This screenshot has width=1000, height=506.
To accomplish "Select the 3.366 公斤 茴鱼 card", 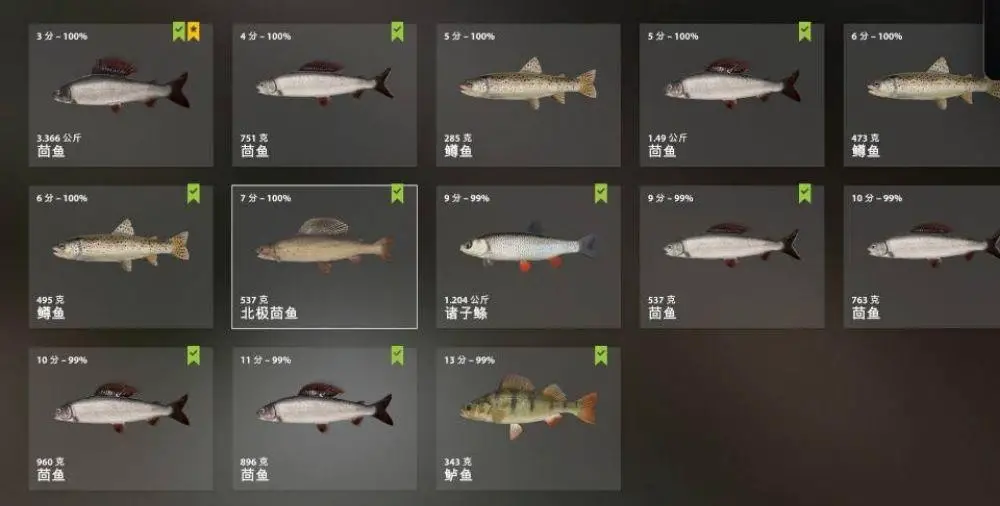I will tap(120, 95).
